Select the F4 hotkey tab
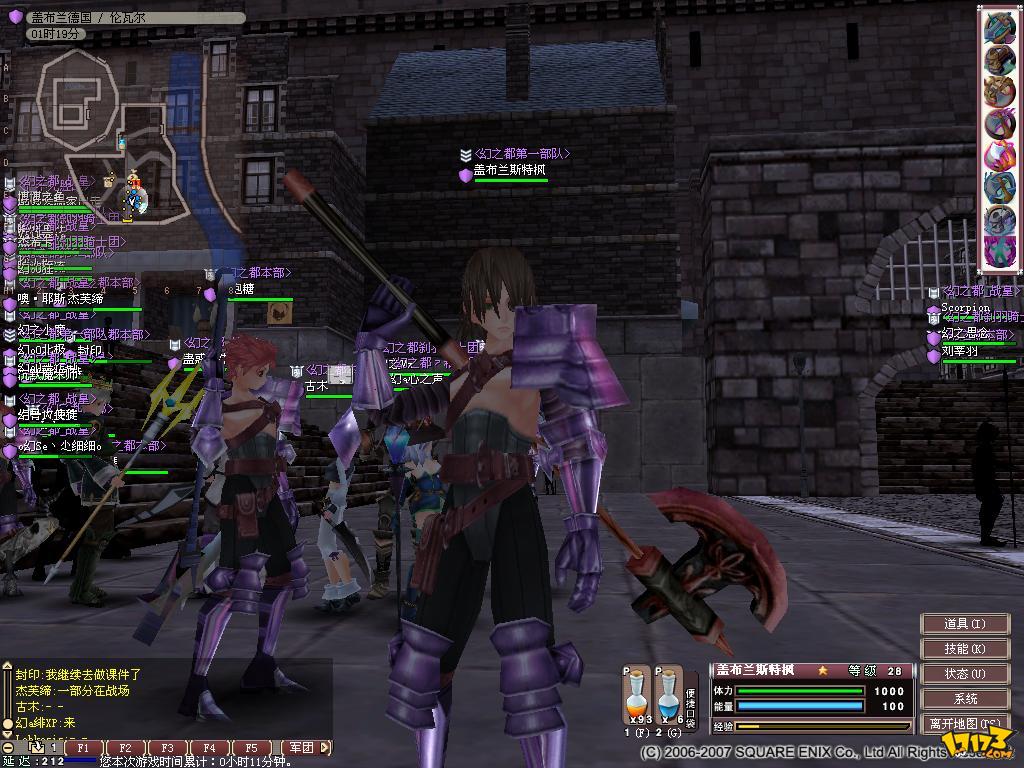This screenshot has width=1024, height=768. tap(209, 747)
